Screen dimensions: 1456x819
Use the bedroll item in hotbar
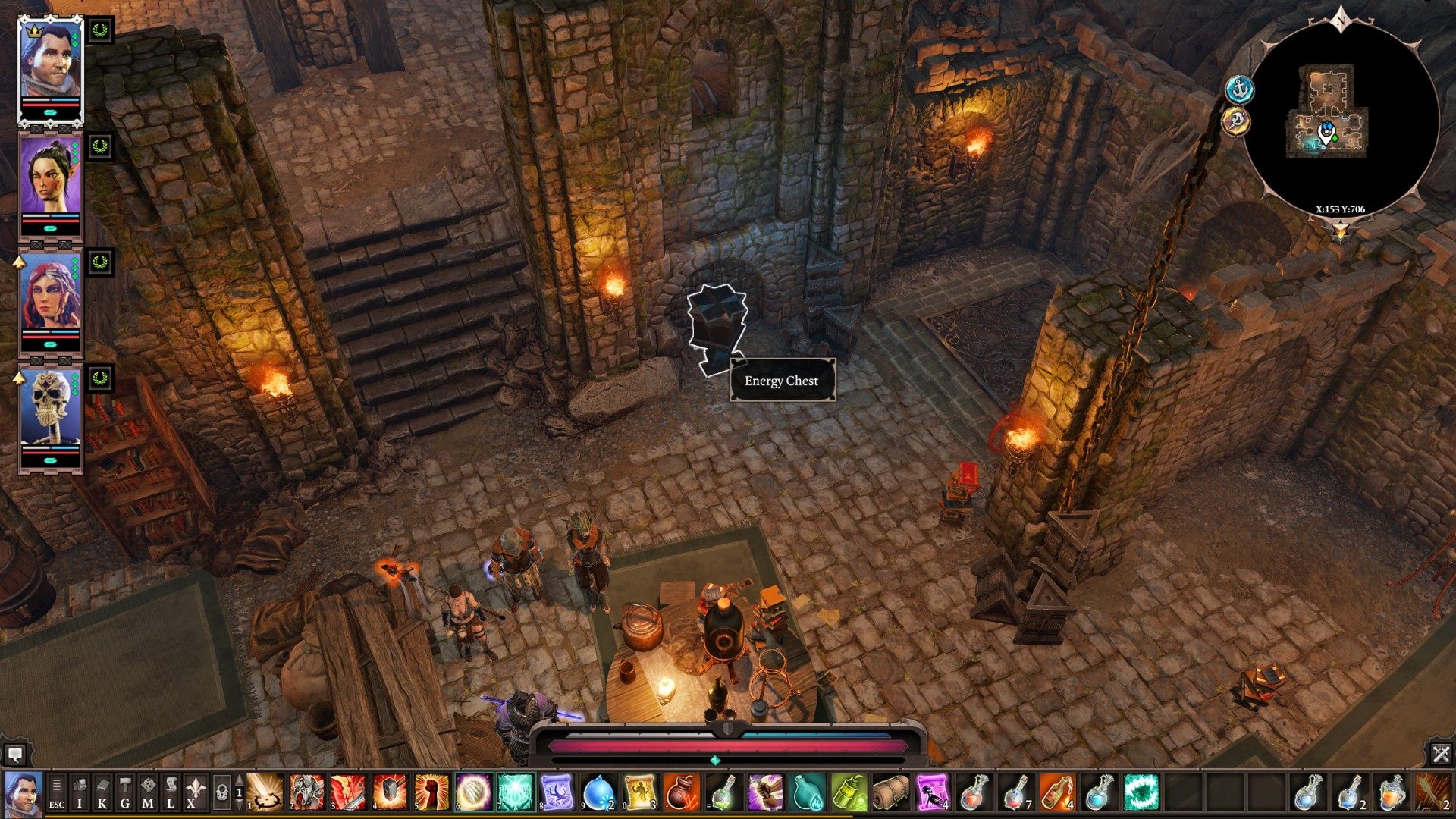890,792
